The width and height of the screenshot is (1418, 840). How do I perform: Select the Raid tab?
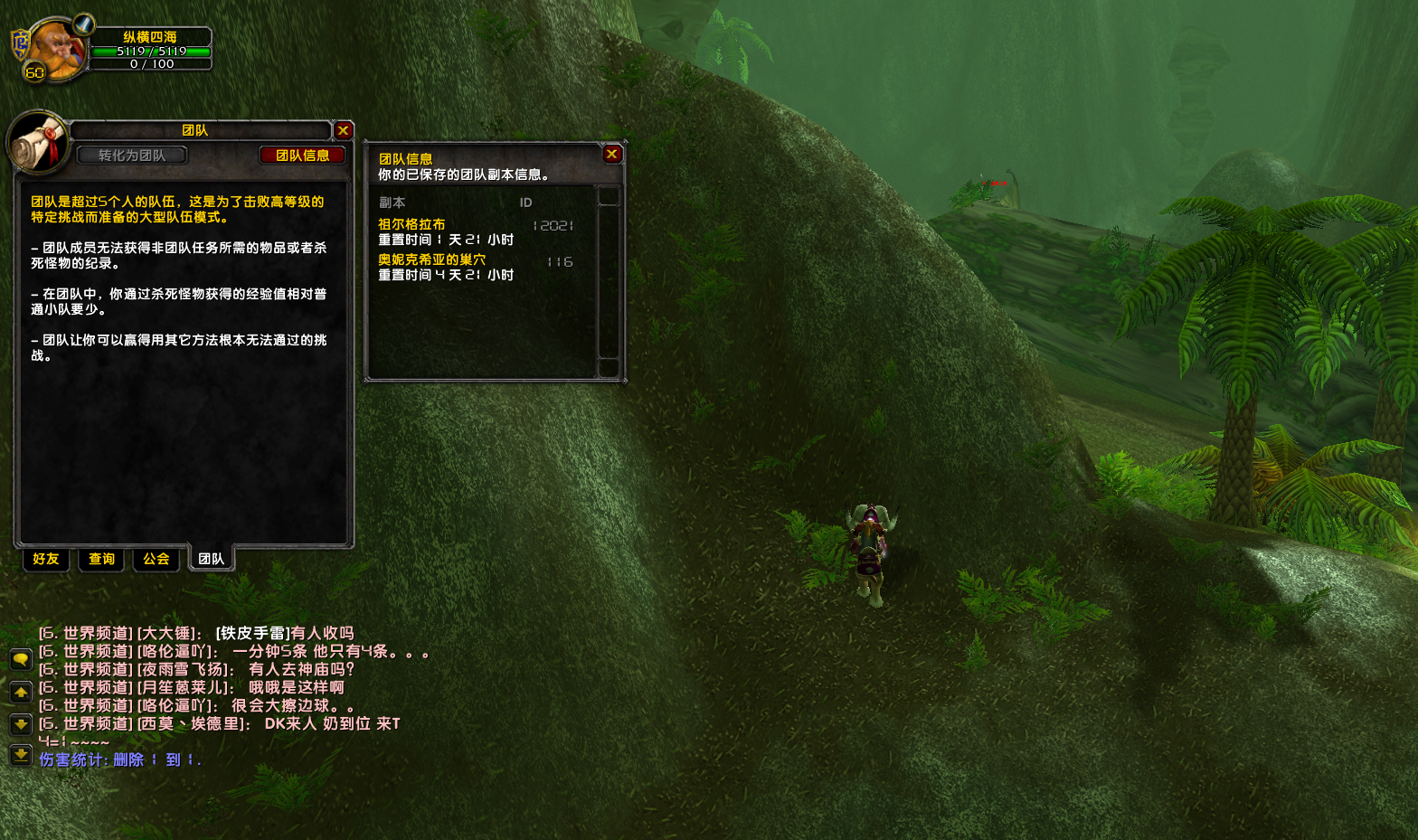click(x=212, y=559)
